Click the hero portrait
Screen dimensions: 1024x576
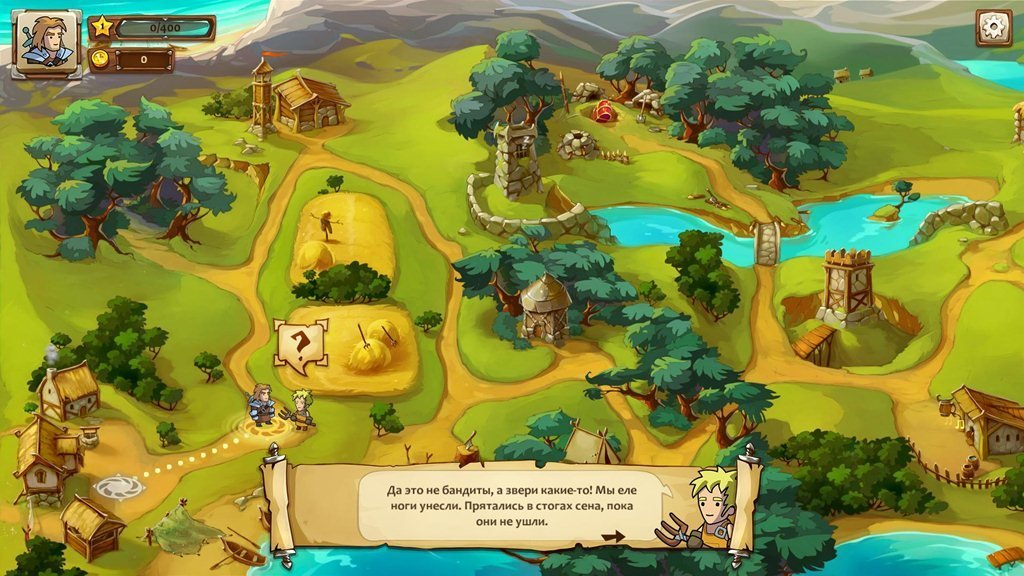click(x=46, y=42)
